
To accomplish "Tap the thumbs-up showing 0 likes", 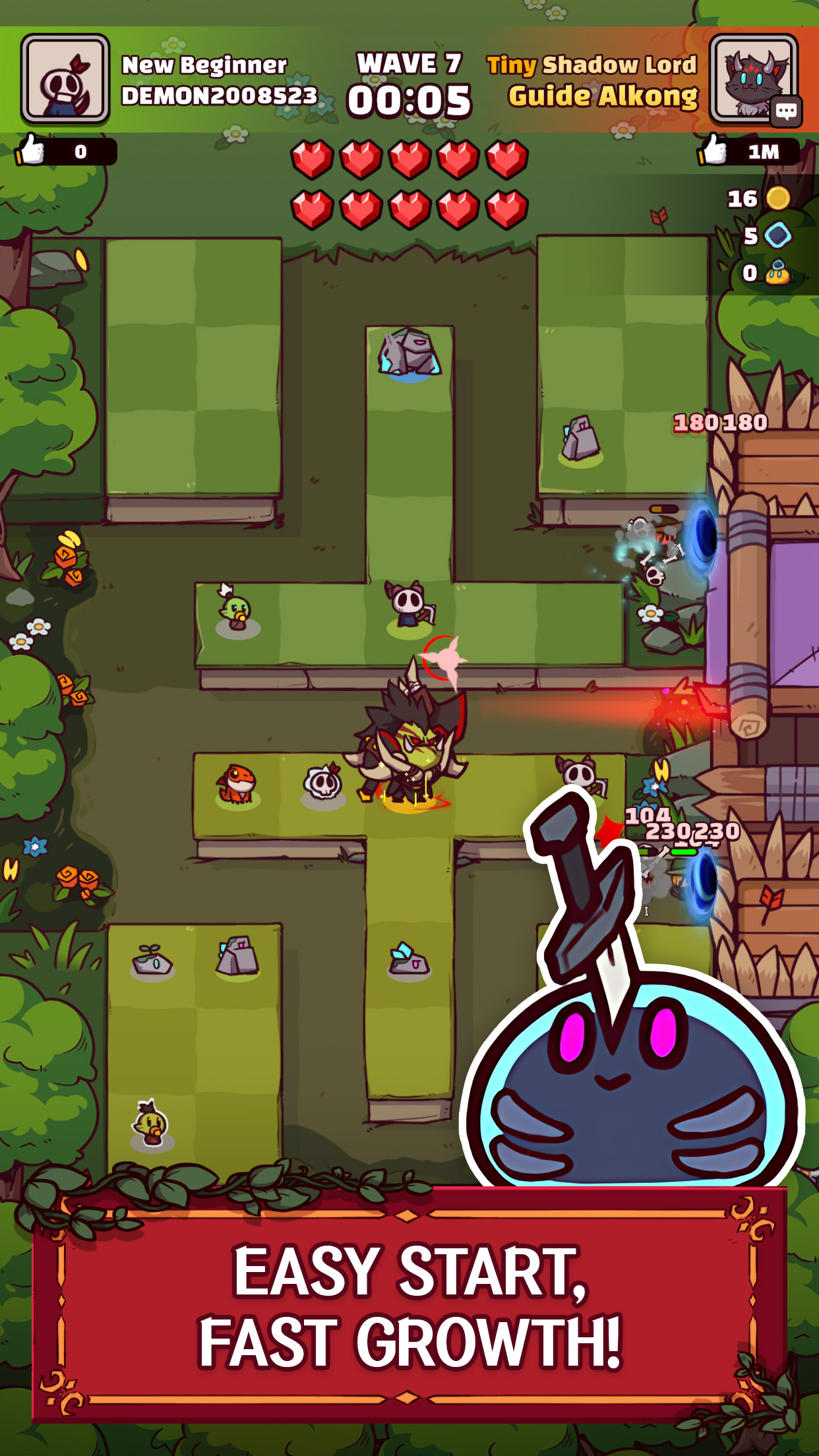I will 32,151.
